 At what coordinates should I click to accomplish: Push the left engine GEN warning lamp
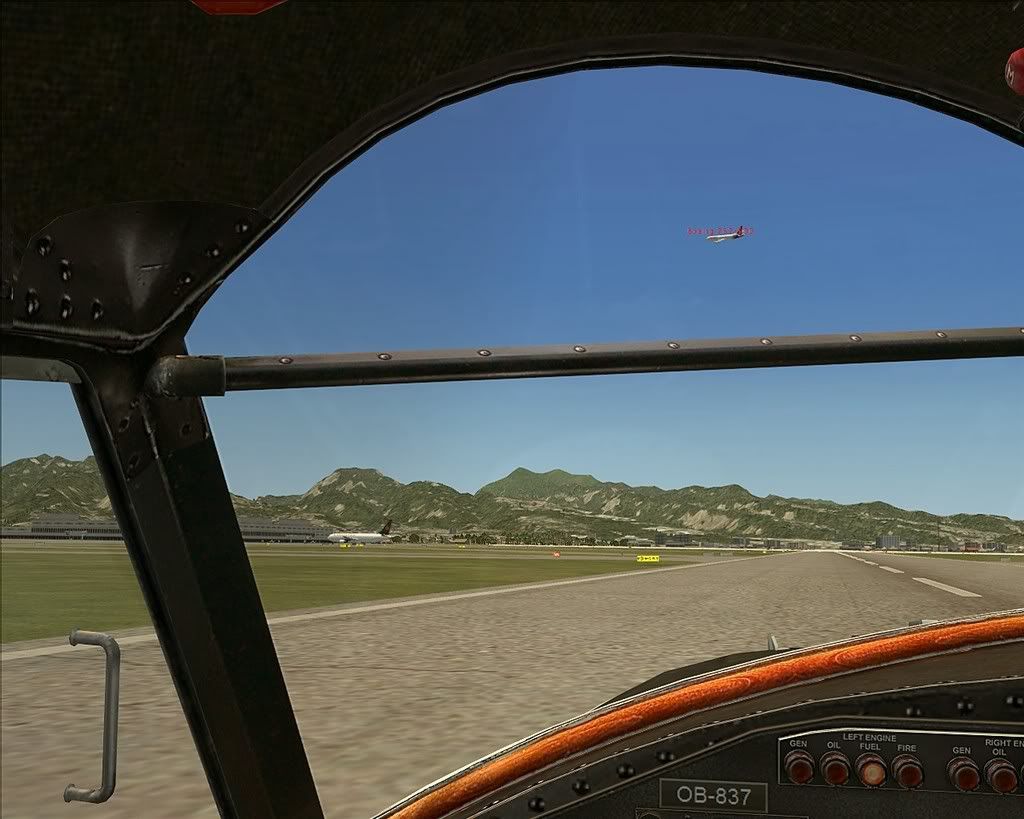tap(799, 767)
